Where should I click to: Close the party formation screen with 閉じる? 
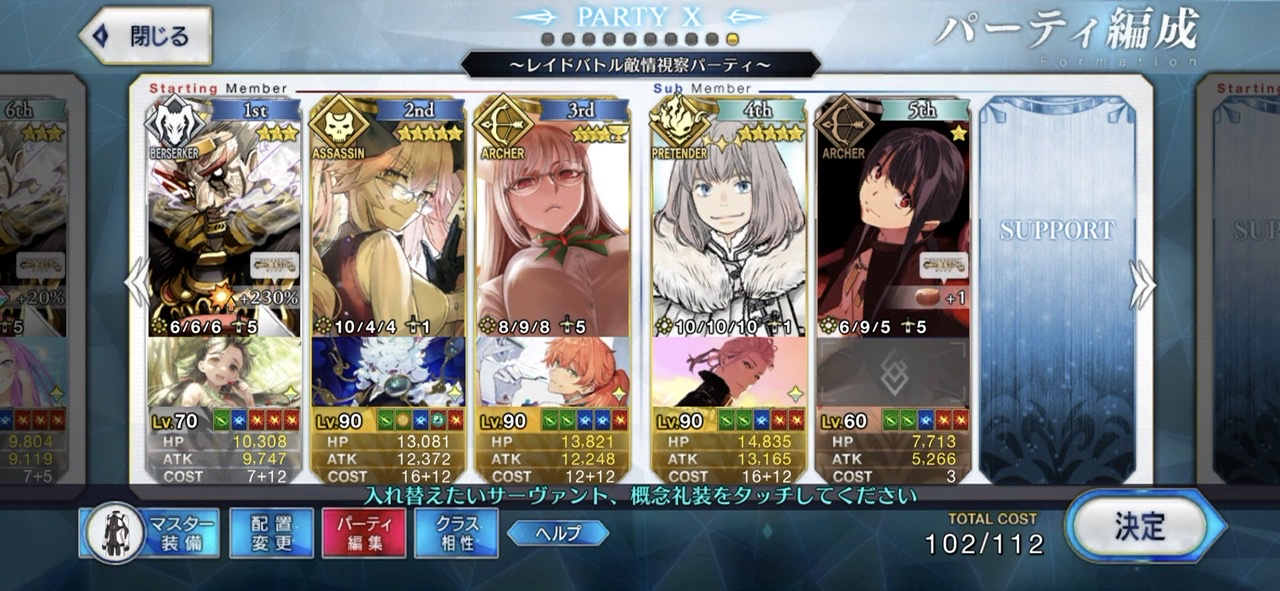146,36
